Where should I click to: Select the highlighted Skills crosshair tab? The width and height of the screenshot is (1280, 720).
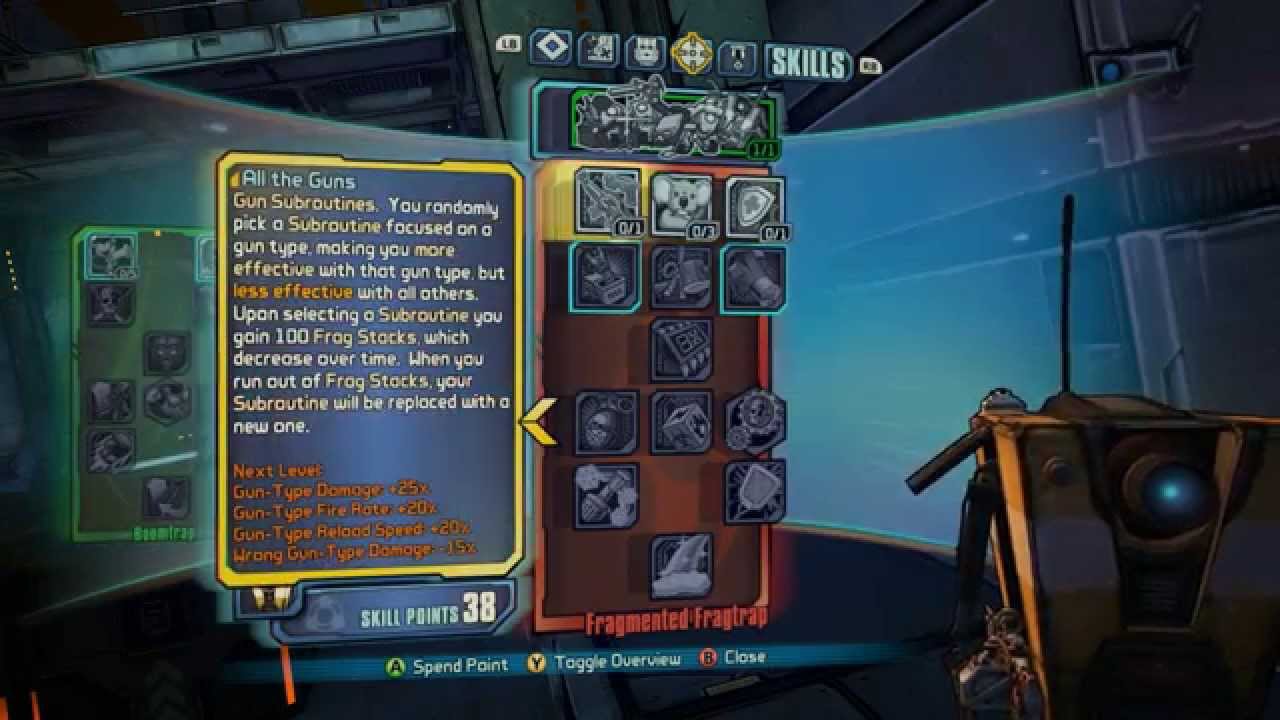coord(691,53)
